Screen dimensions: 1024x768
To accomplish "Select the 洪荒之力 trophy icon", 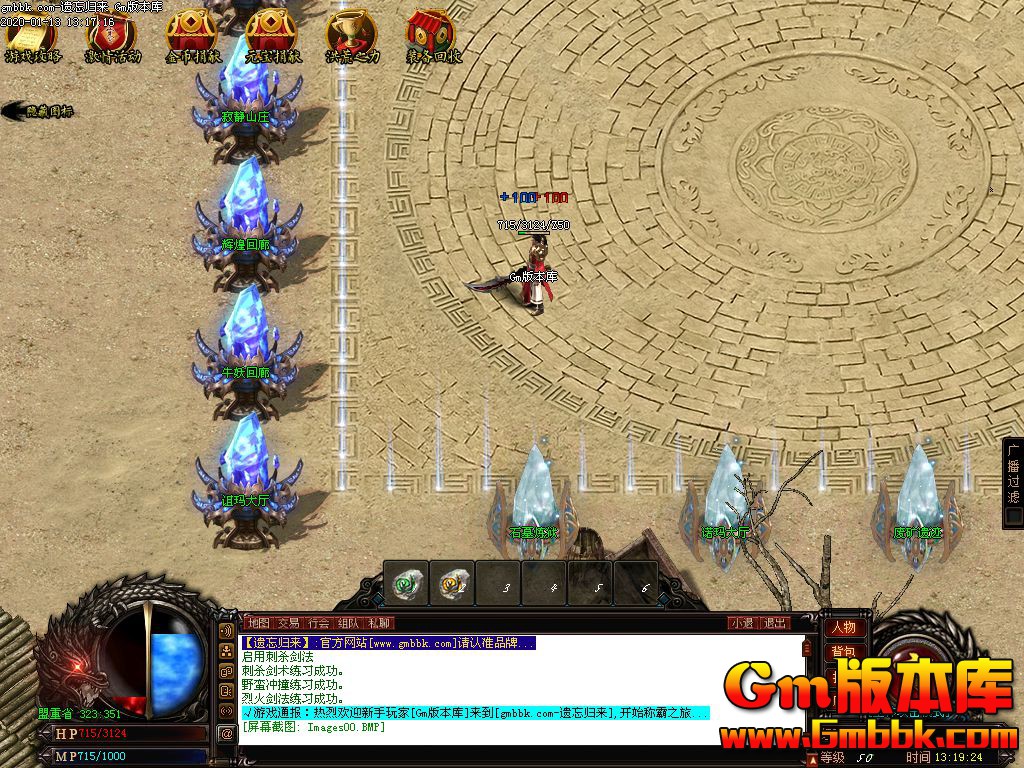I will [352, 36].
